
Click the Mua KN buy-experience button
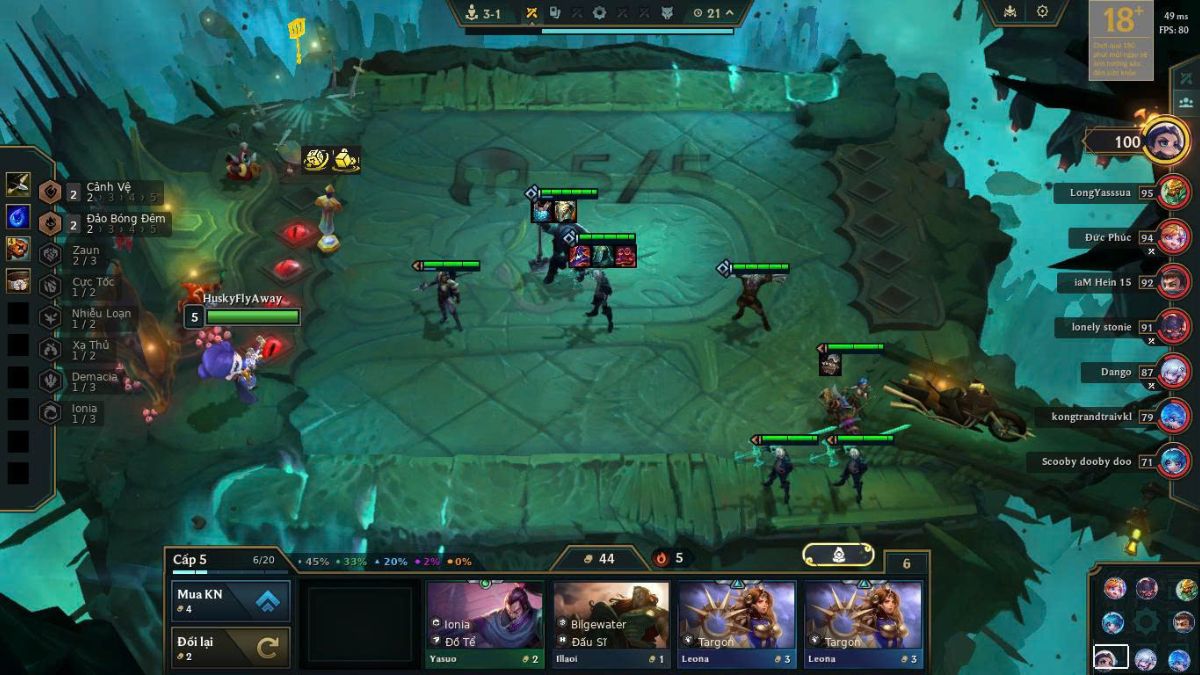point(231,601)
